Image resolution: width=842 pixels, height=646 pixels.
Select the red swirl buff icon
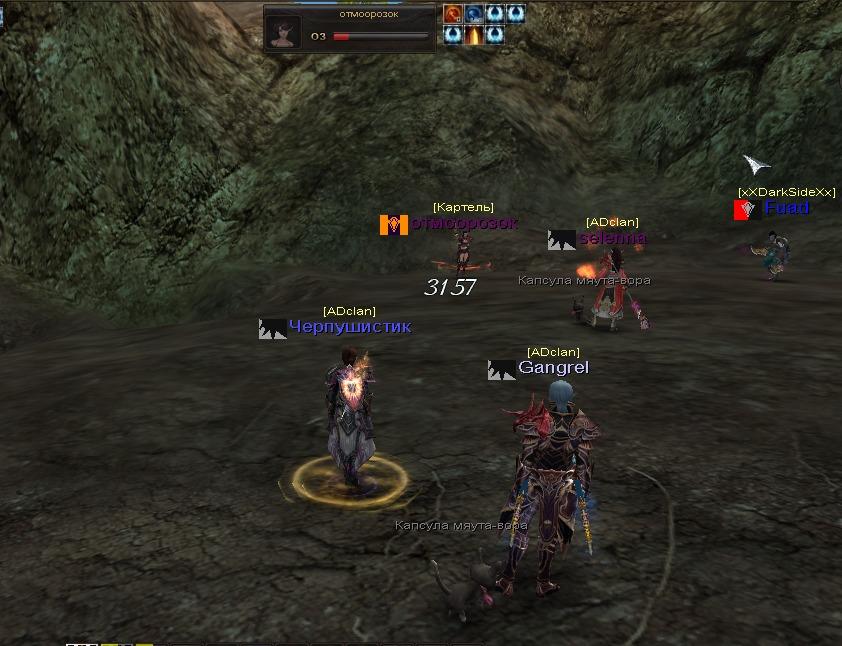(x=453, y=14)
